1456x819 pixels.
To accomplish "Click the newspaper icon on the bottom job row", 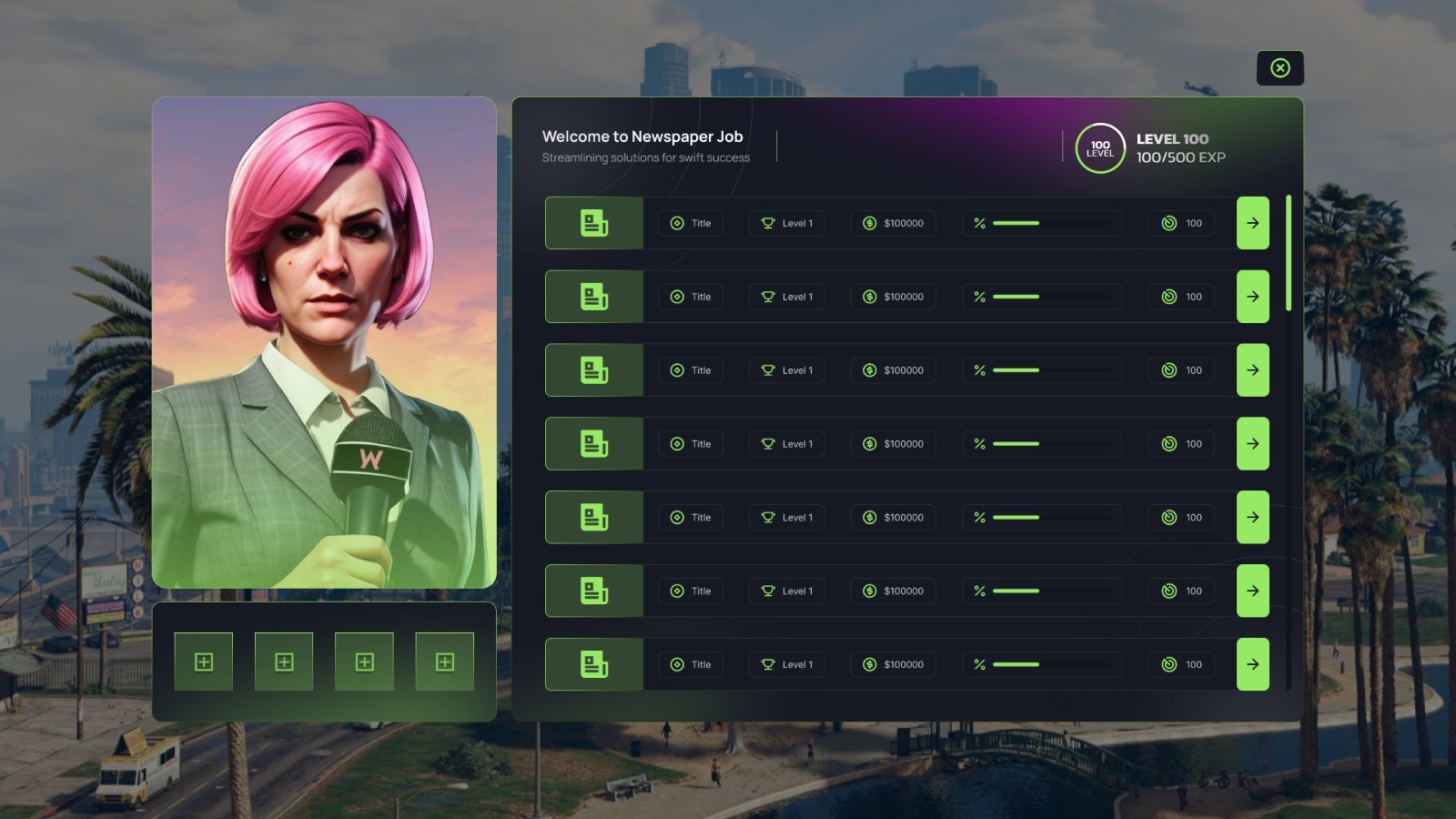I will (593, 664).
